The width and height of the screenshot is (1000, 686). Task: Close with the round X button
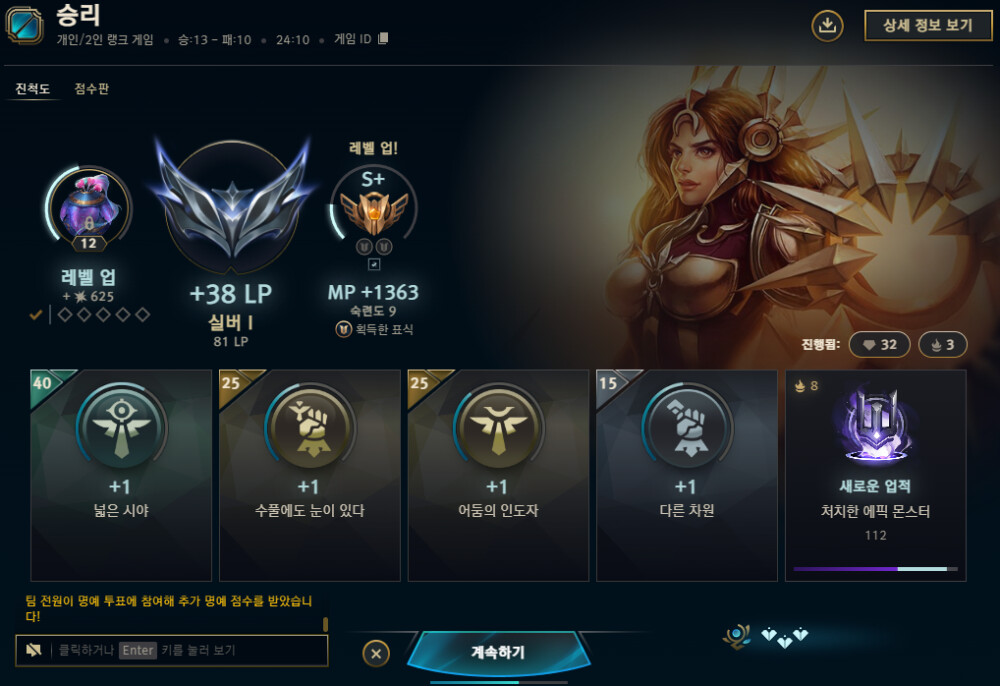click(376, 654)
